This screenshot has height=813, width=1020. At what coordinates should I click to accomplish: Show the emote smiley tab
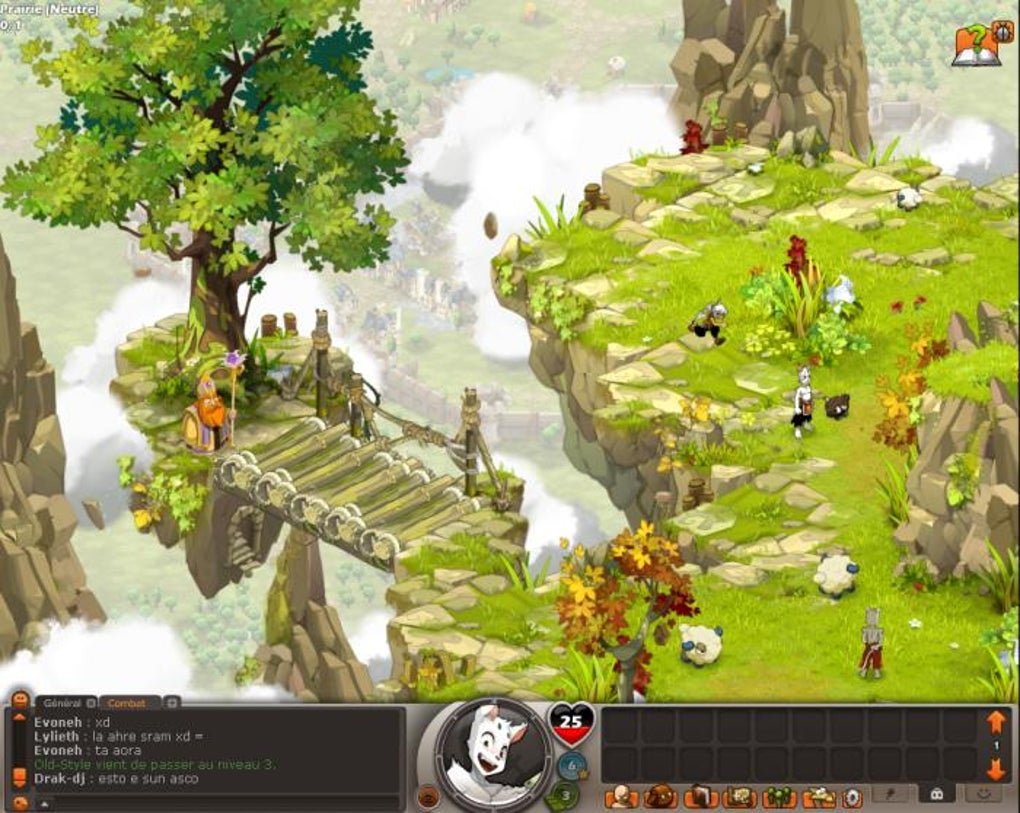click(x=983, y=793)
